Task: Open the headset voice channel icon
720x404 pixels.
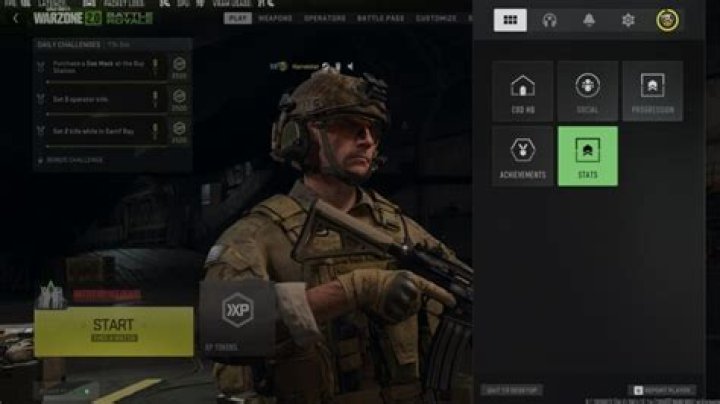Action: tap(549, 20)
